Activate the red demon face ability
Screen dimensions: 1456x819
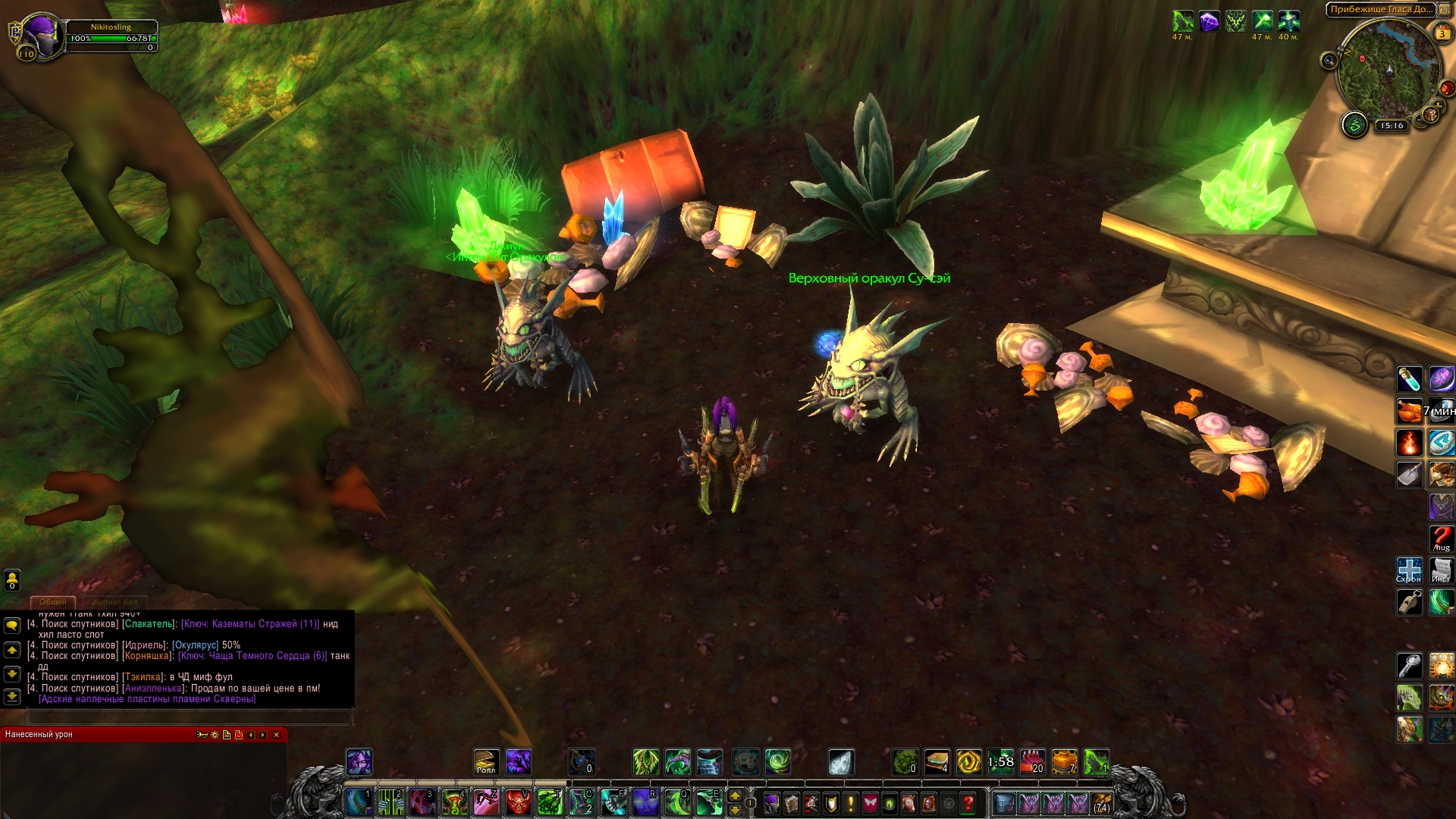pyautogui.click(x=518, y=802)
